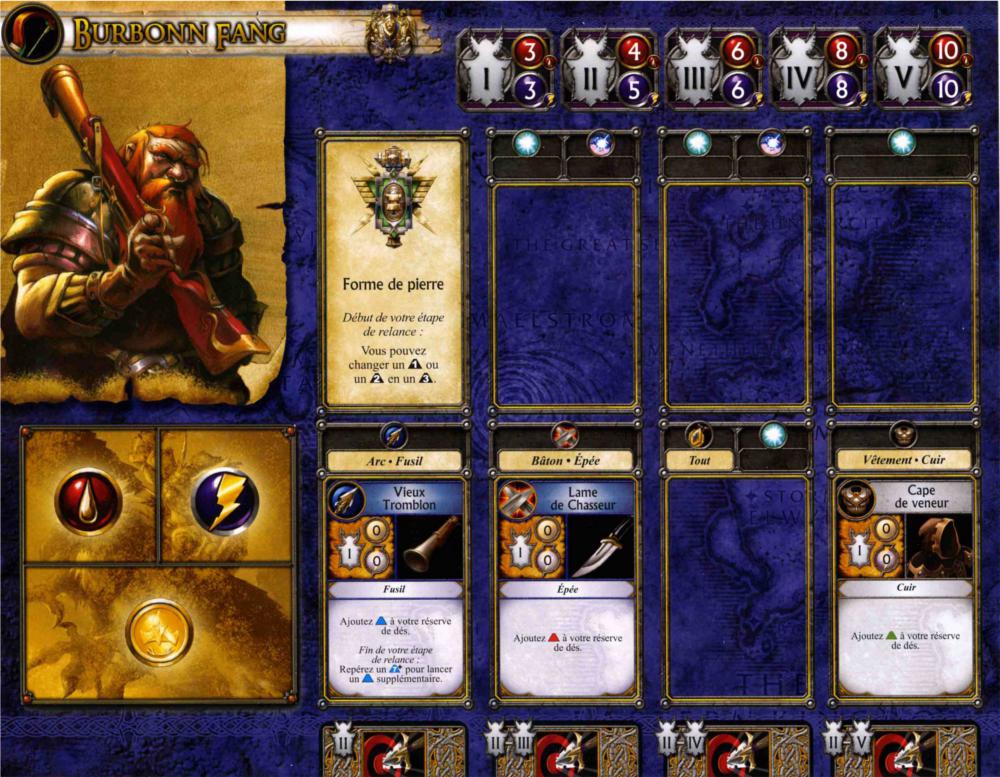Choose the Lame de Chasseur sword card

(566, 587)
